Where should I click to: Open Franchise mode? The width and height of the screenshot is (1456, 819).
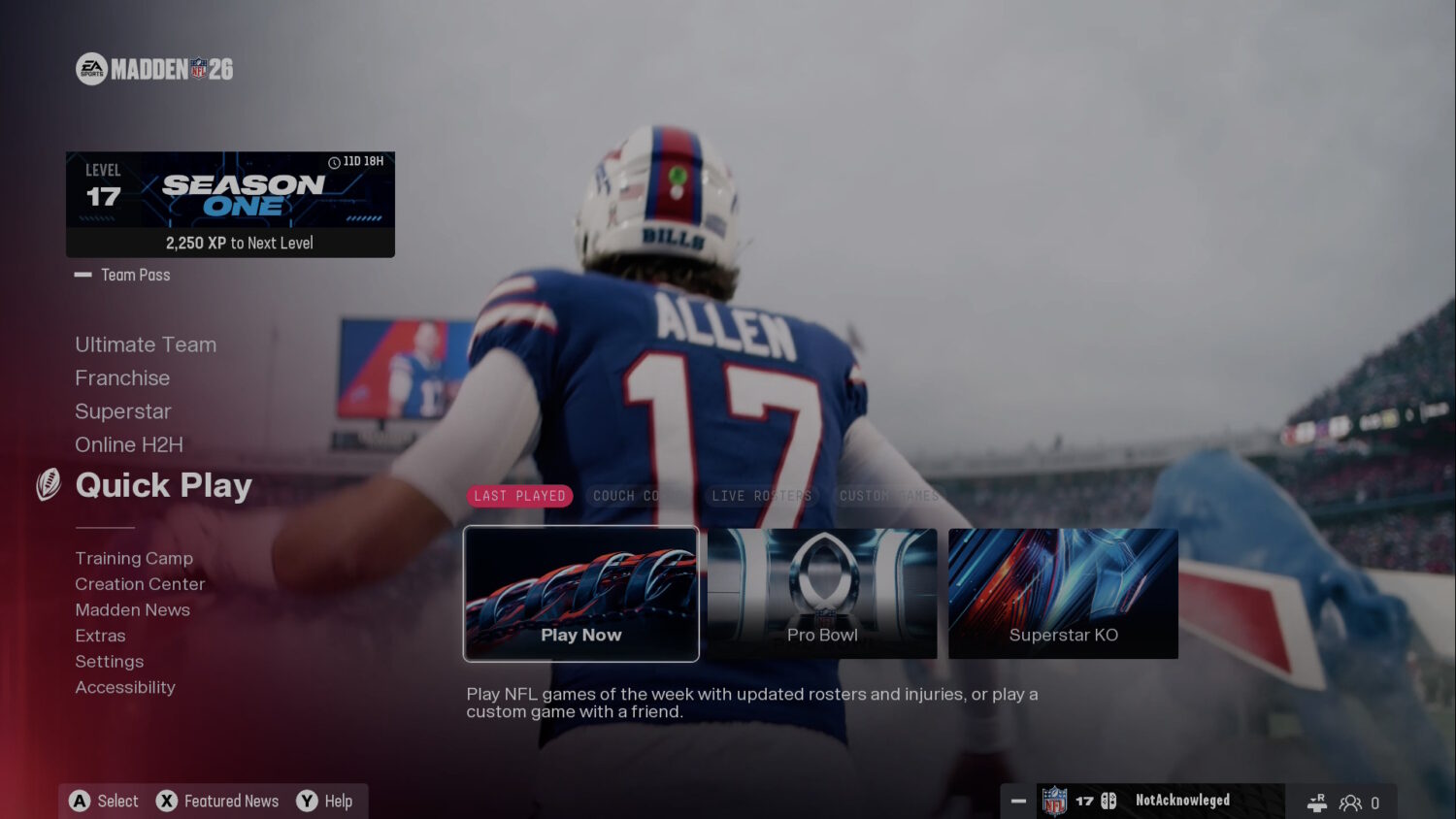coord(122,377)
